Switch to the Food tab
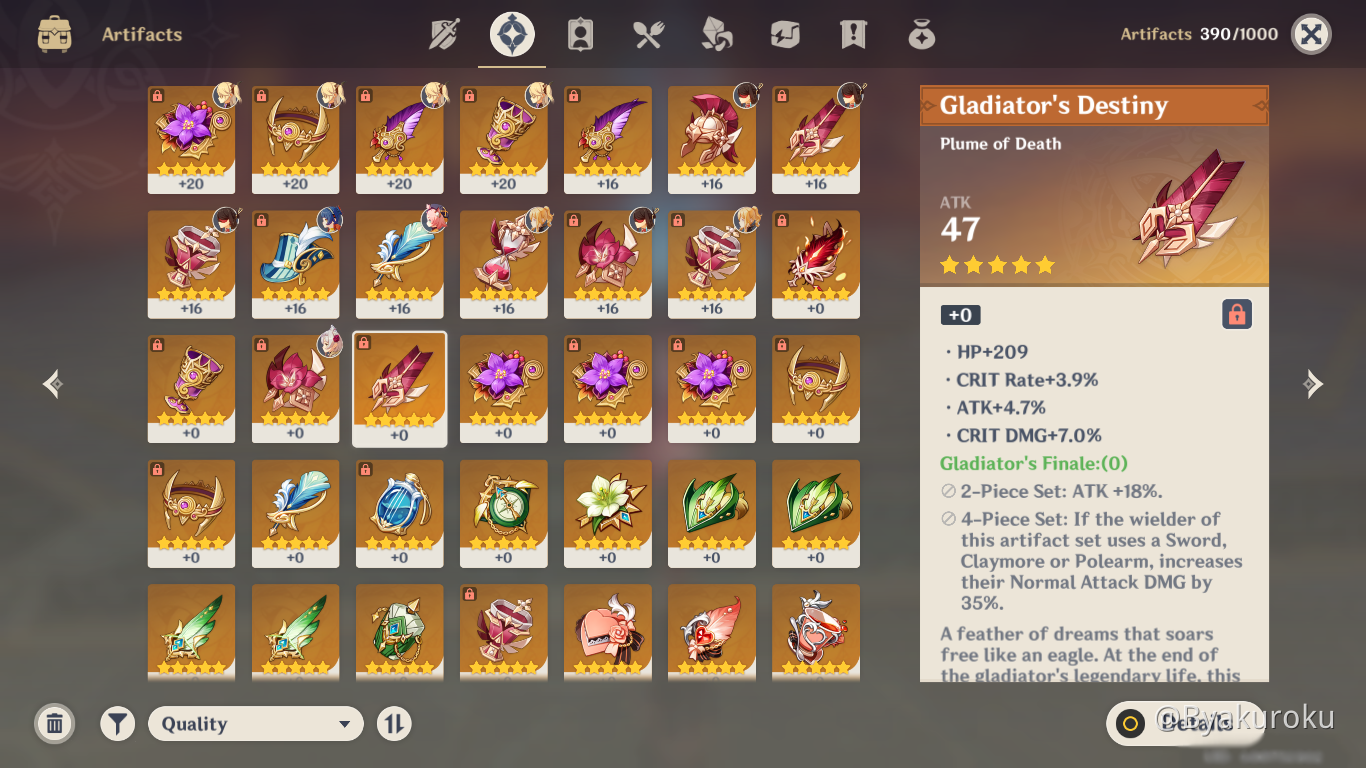1366x768 pixels. [648, 35]
